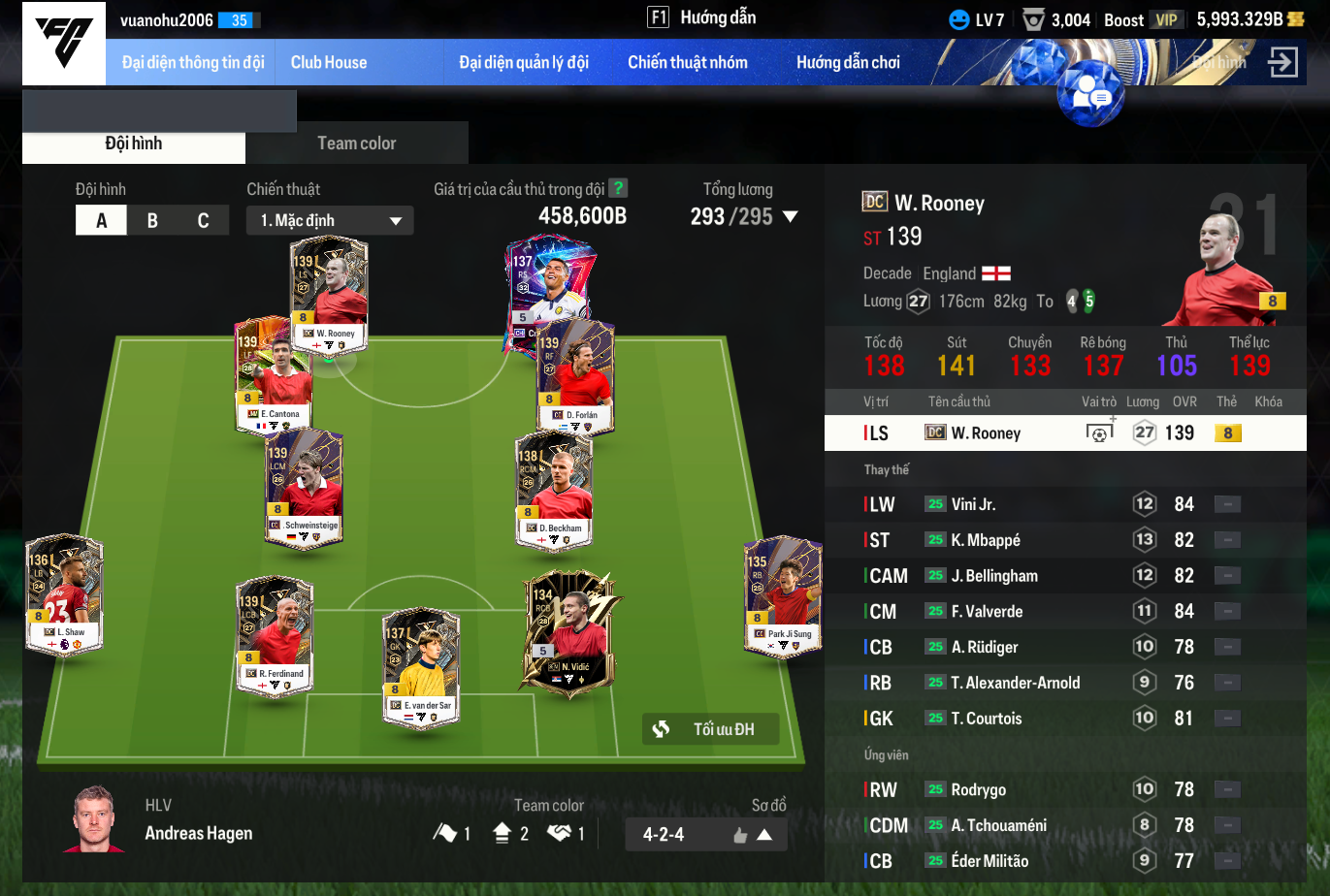Click the exit door icon
1330x896 pixels.
(x=1282, y=62)
